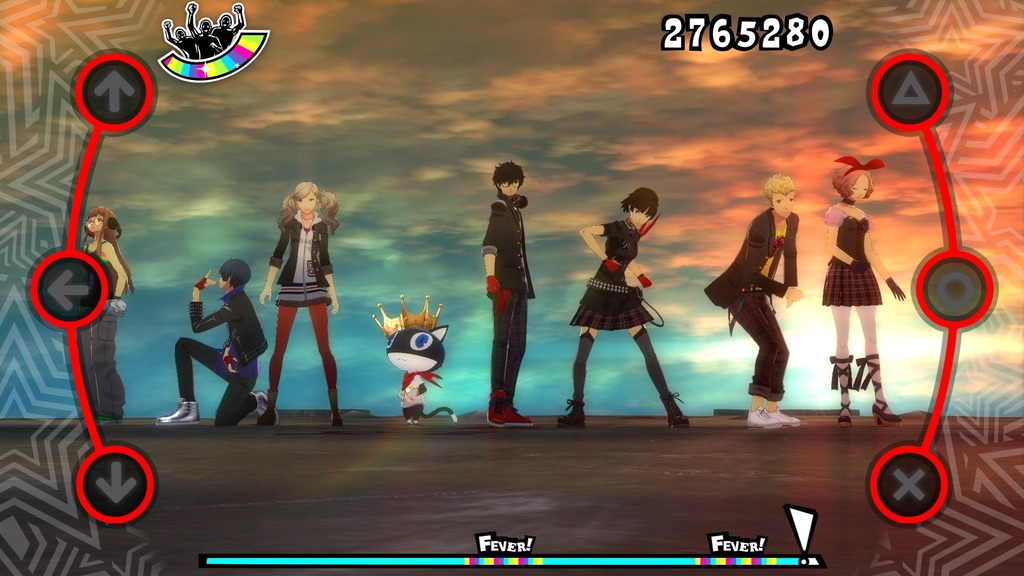Tap the down arrow note target

[115, 485]
